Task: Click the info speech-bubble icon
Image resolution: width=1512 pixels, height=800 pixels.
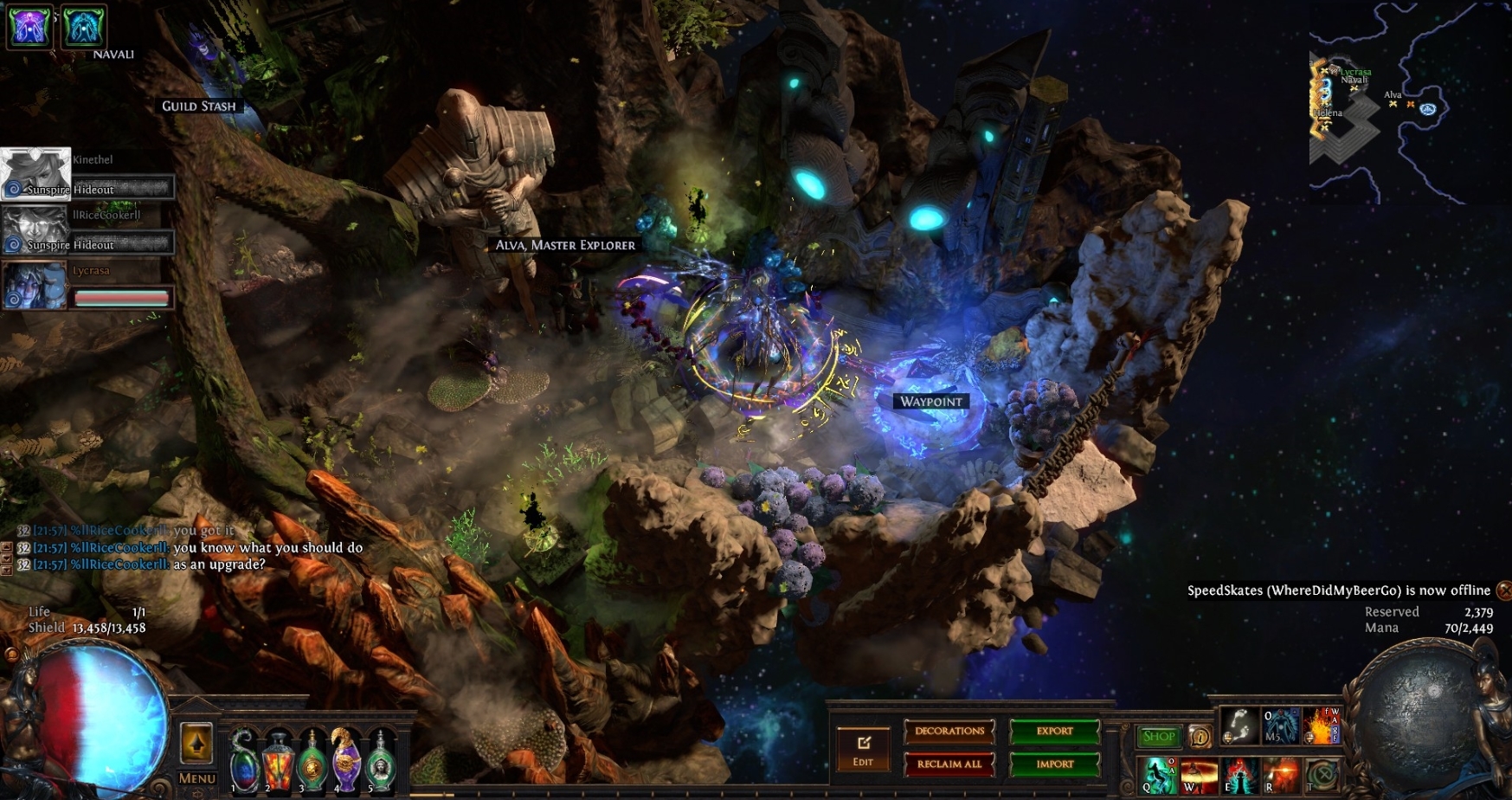Action: (x=1200, y=737)
